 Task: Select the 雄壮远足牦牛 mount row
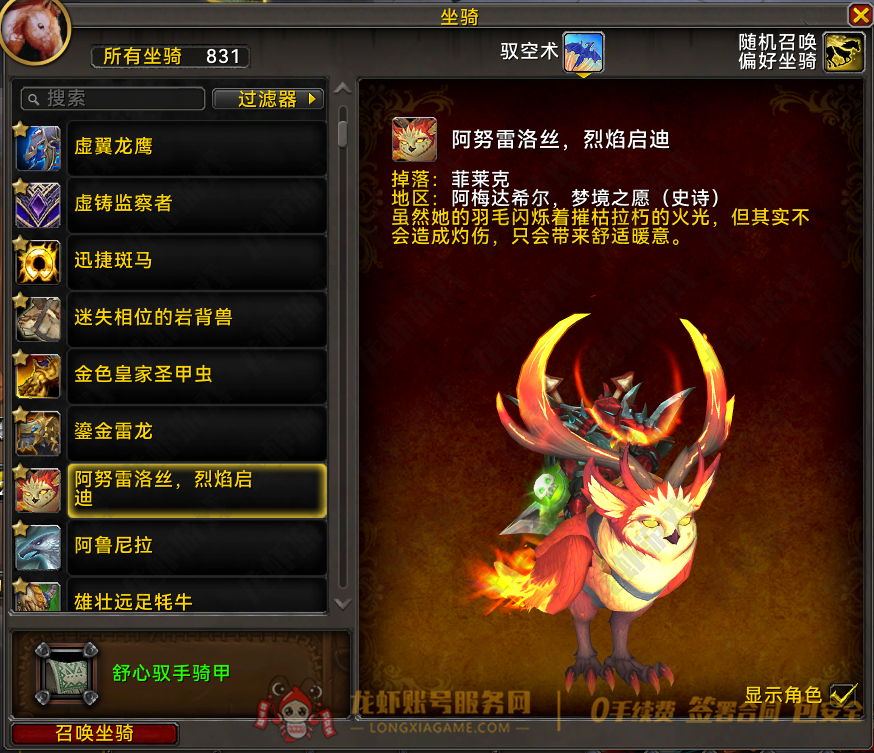pyautogui.click(x=197, y=598)
